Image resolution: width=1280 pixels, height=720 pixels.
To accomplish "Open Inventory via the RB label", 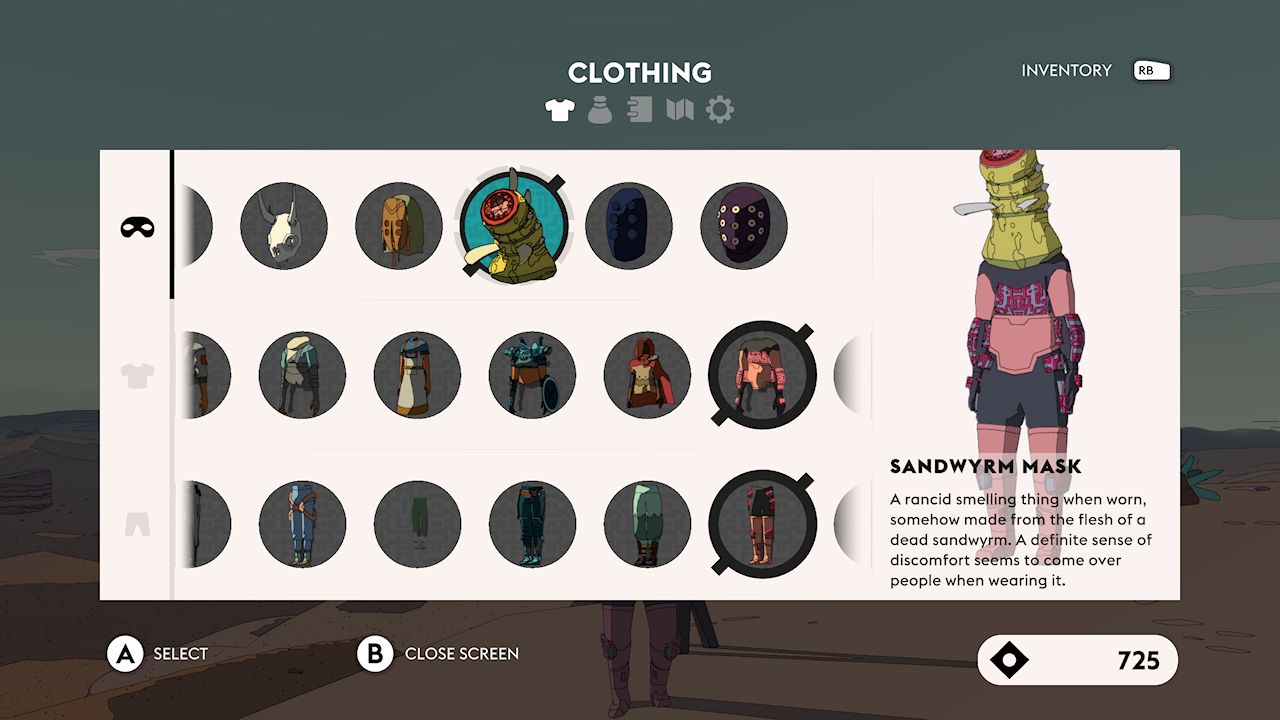I will [1150, 71].
